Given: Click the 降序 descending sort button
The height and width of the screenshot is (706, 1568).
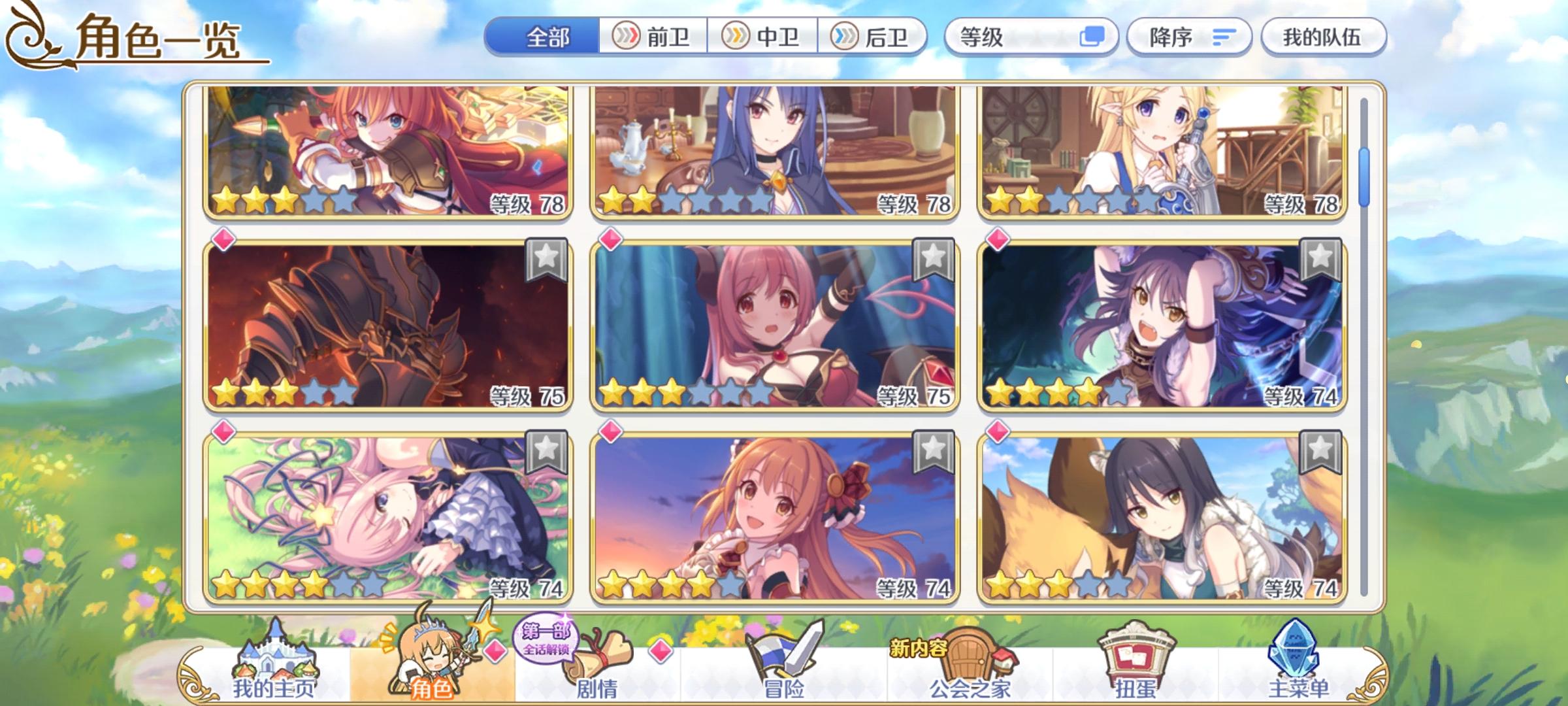Looking at the screenshot, I should [x=1188, y=37].
